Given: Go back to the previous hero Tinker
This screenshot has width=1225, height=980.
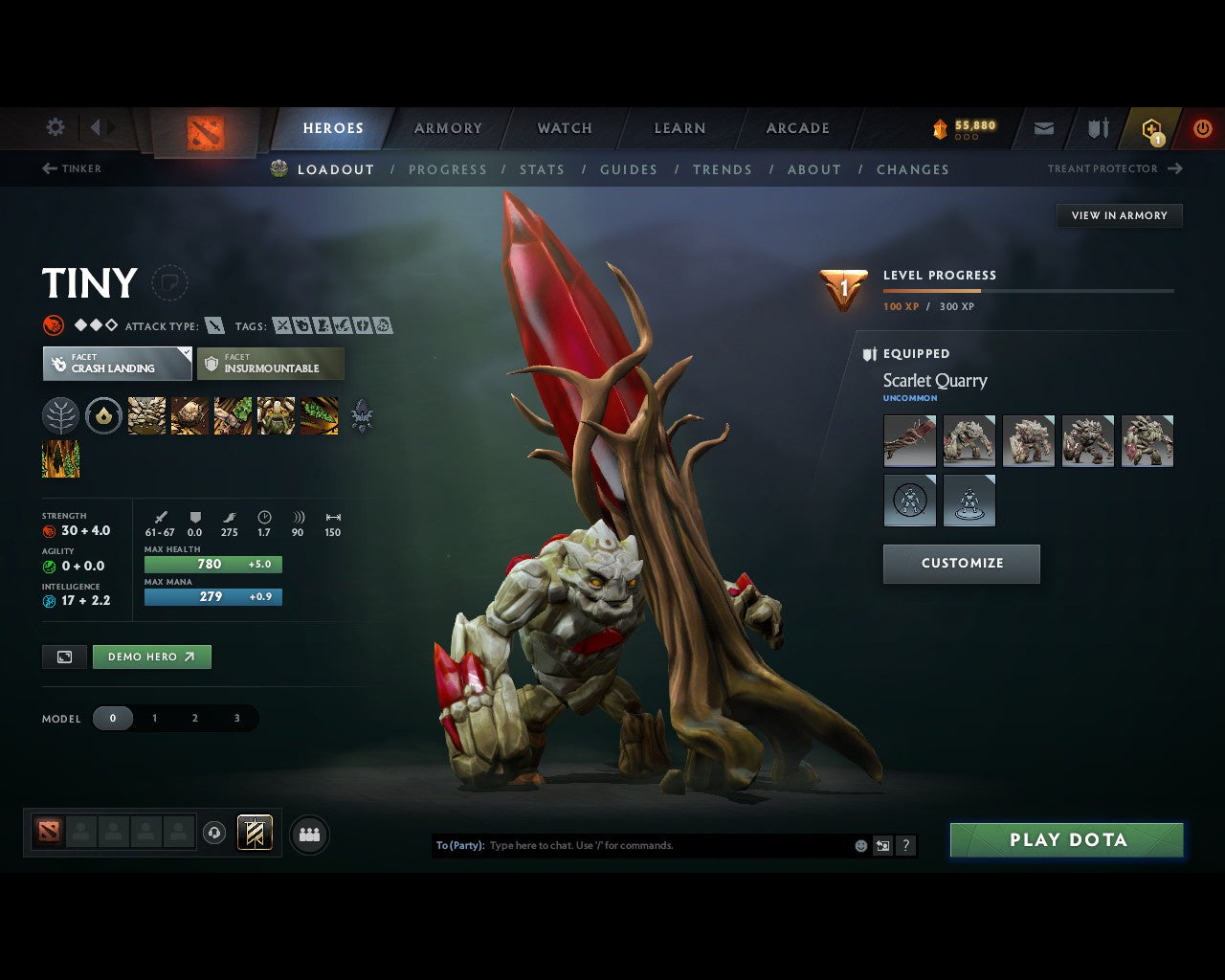Looking at the screenshot, I should click(71, 168).
